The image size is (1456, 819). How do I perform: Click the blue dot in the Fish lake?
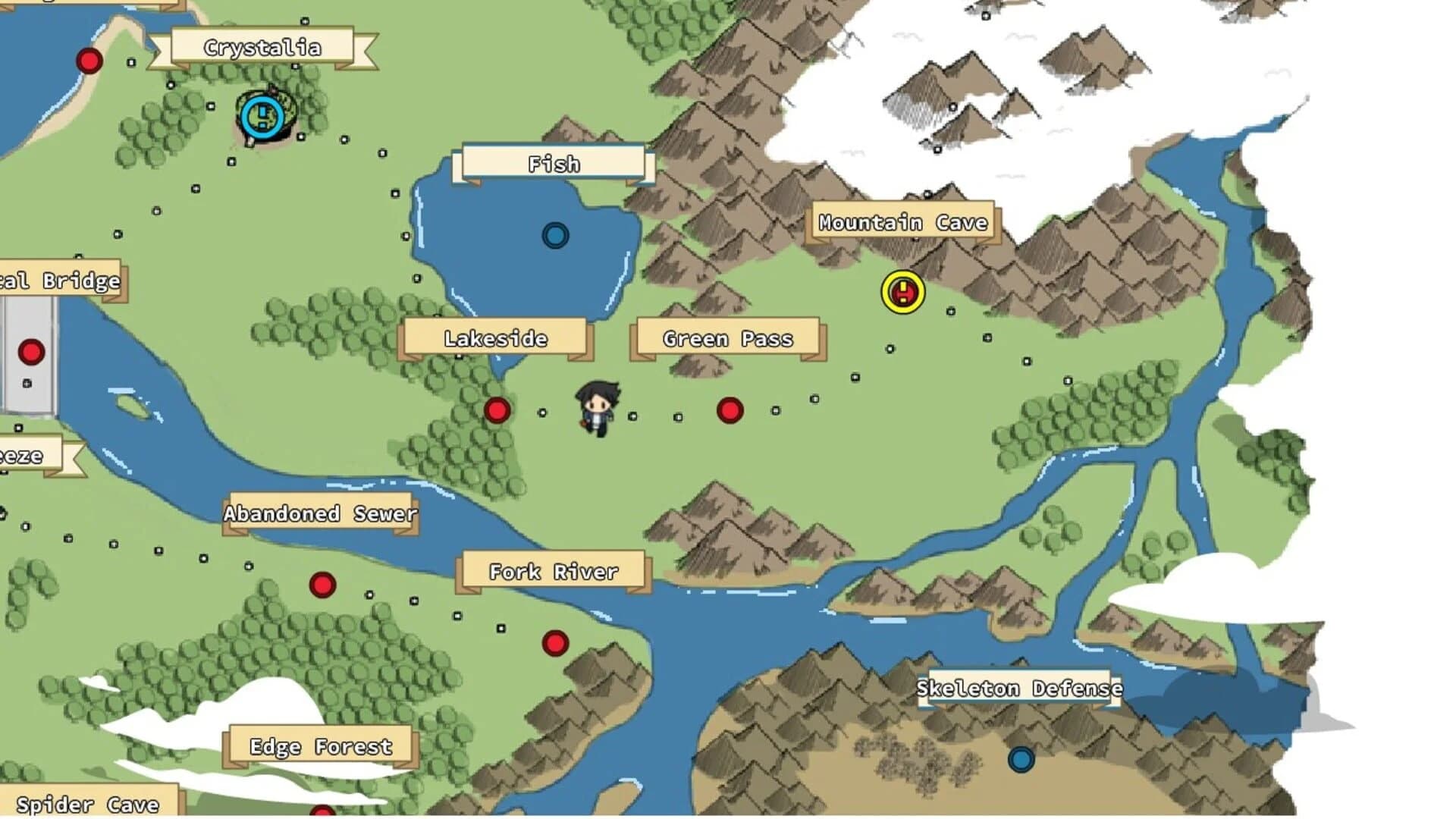tap(556, 236)
